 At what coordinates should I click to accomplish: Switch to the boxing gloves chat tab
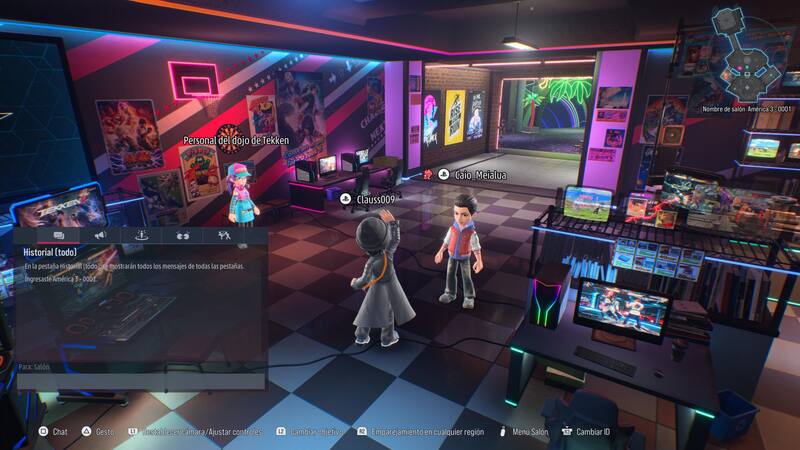coord(183,235)
